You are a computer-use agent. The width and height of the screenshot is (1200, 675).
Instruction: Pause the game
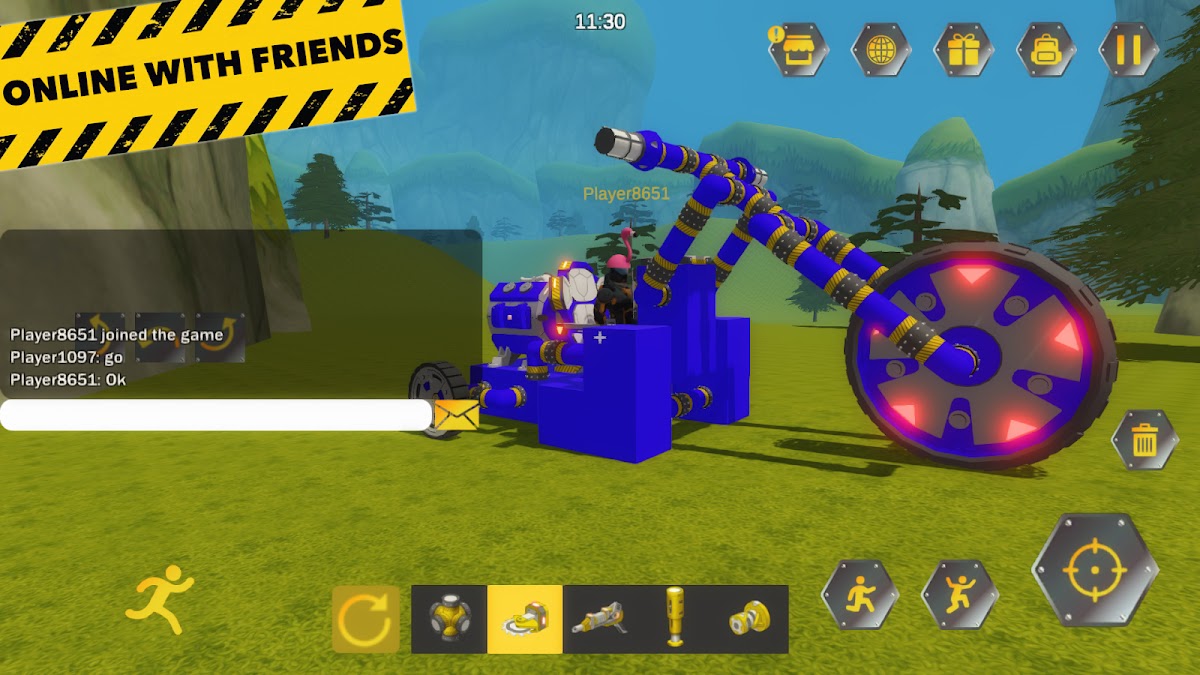[1129, 49]
